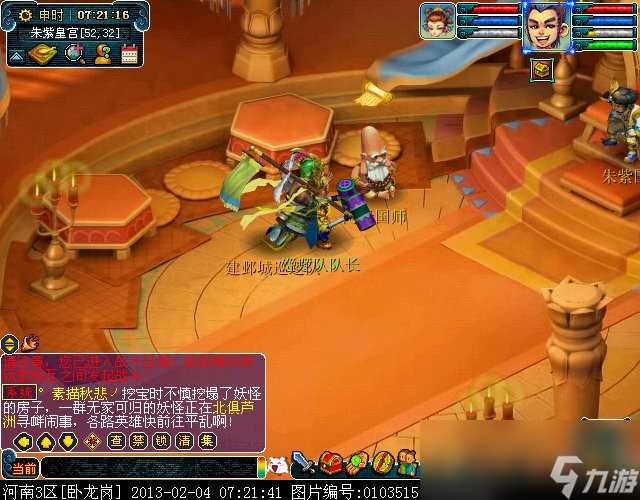Open the golden chest buff icon

click(x=540, y=68)
